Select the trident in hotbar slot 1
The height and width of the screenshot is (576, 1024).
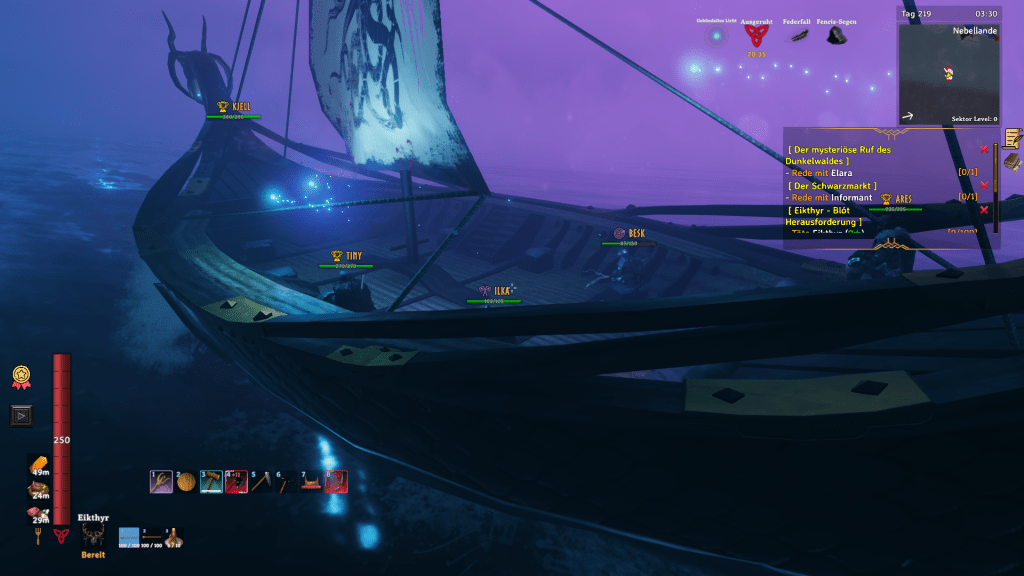[161, 482]
